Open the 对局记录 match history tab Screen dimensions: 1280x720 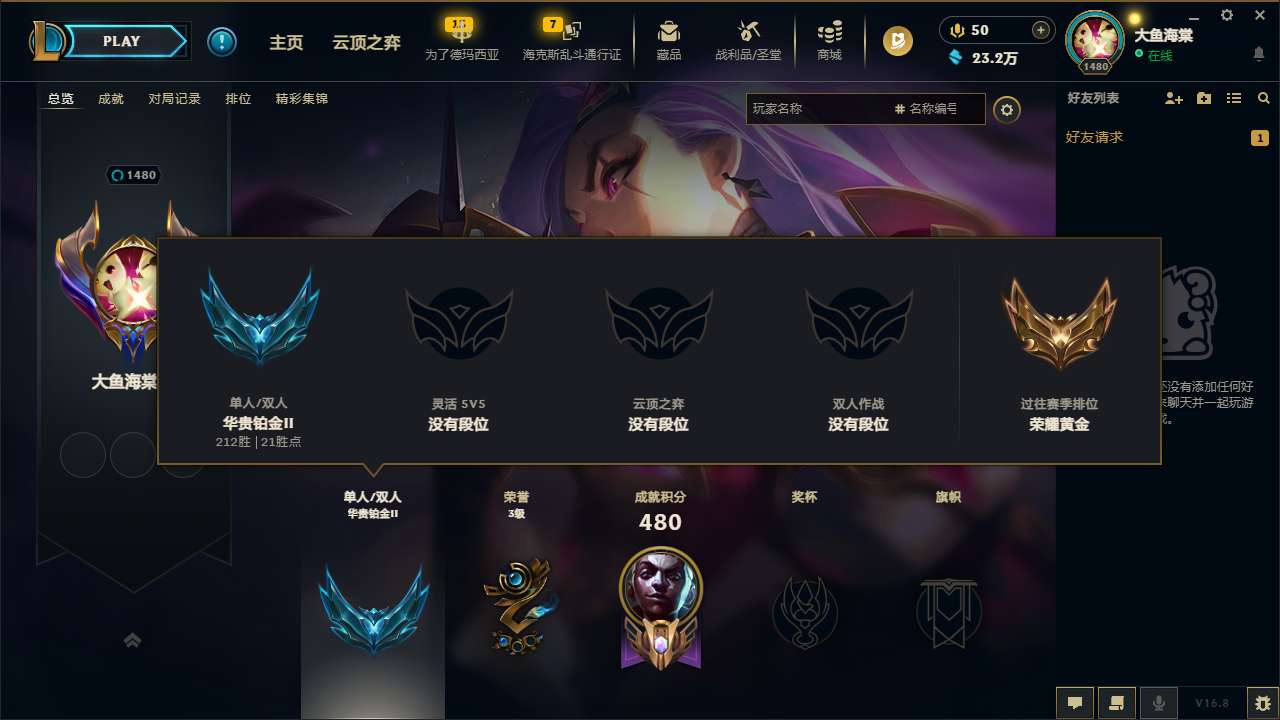click(x=174, y=99)
